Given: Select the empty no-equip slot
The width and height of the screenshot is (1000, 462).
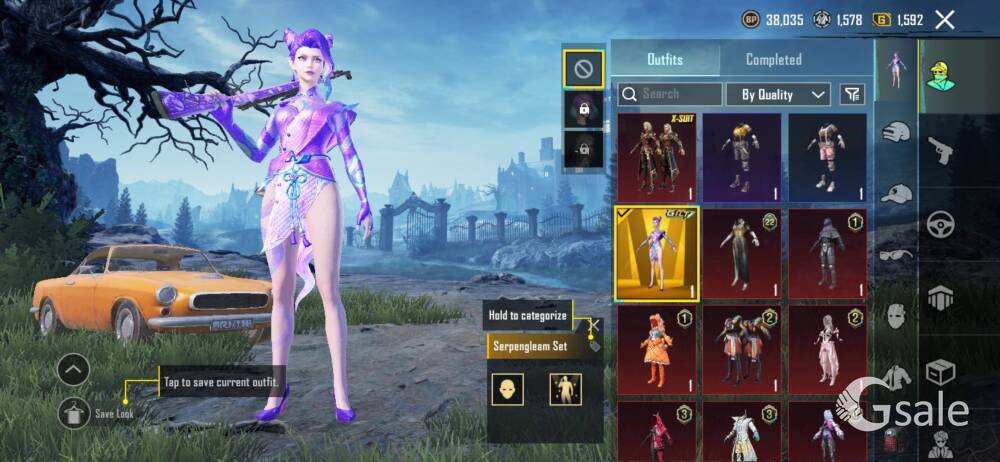Looking at the screenshot, I should [x=582, y=69].
